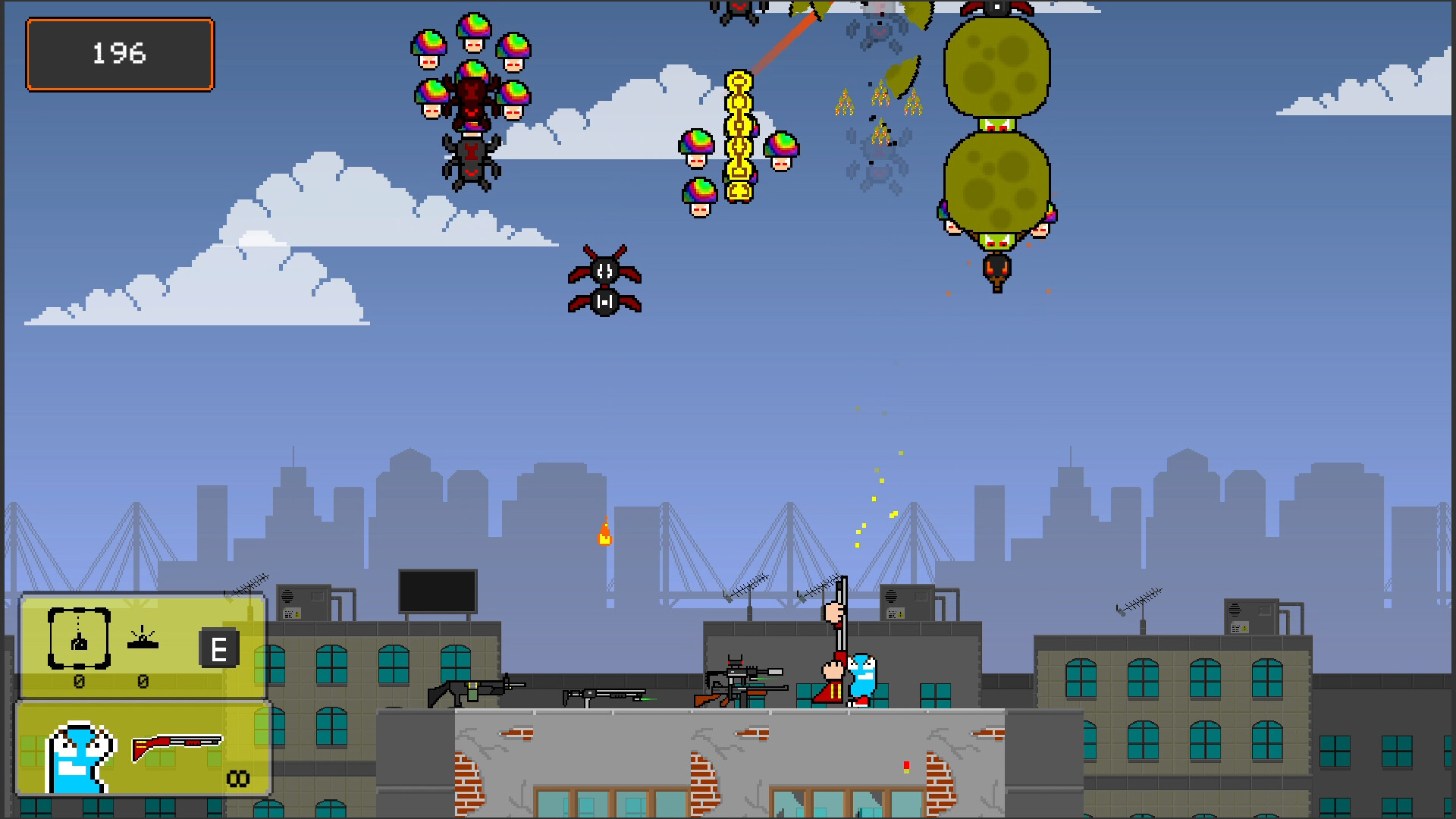Click the infinity ammo symbol

pyautogui.click(x=237, y=777)
